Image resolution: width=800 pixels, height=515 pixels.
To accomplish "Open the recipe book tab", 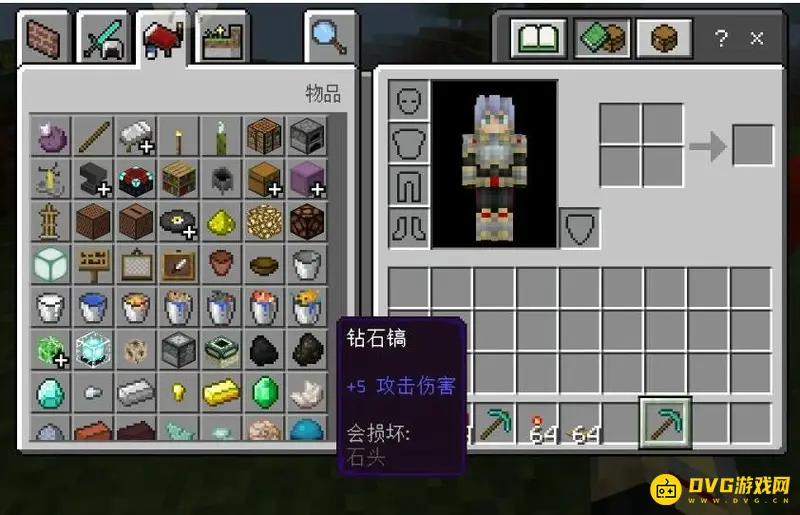I will [538, 40].
